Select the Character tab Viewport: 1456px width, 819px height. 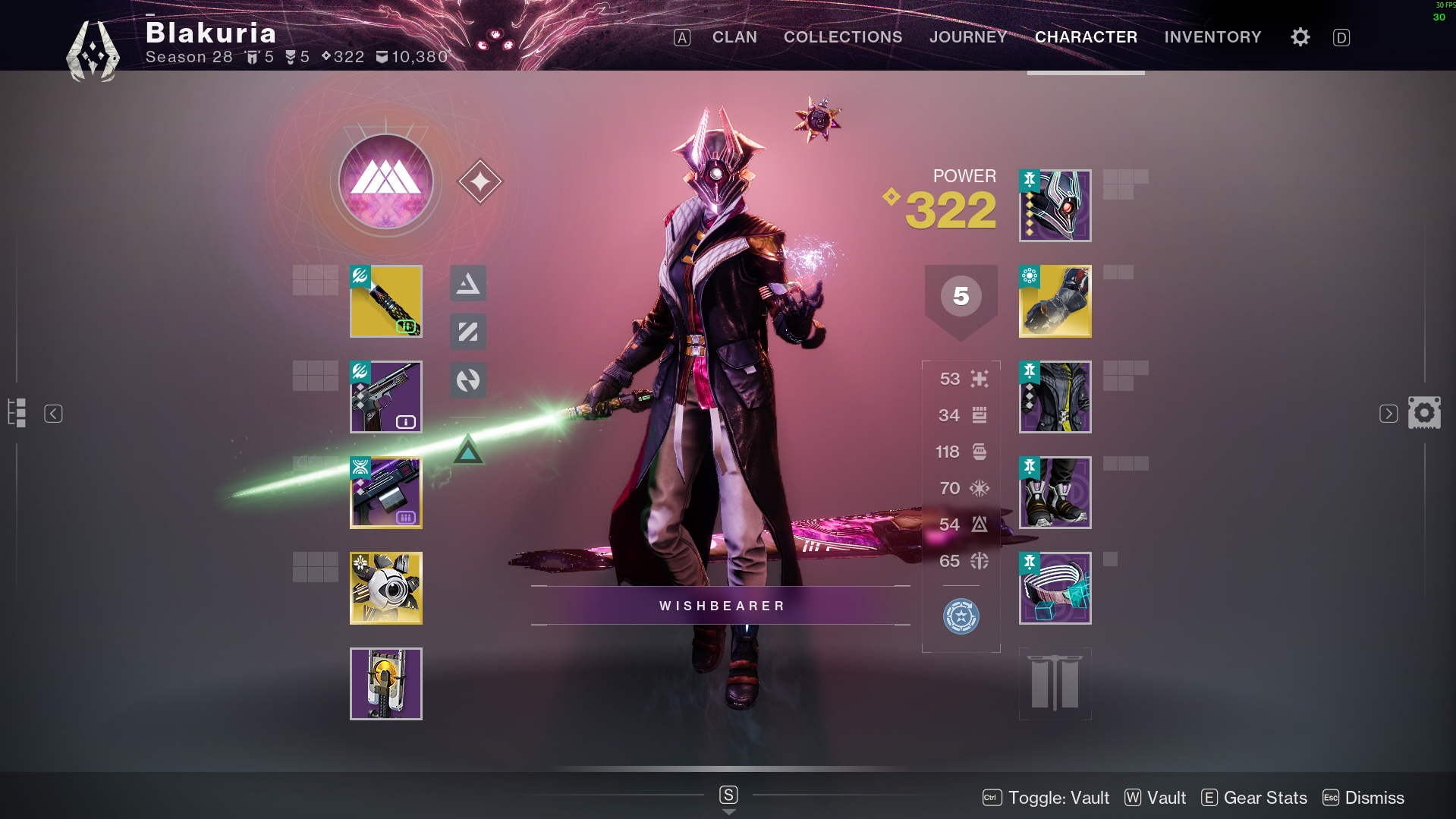coord(1085,37)
